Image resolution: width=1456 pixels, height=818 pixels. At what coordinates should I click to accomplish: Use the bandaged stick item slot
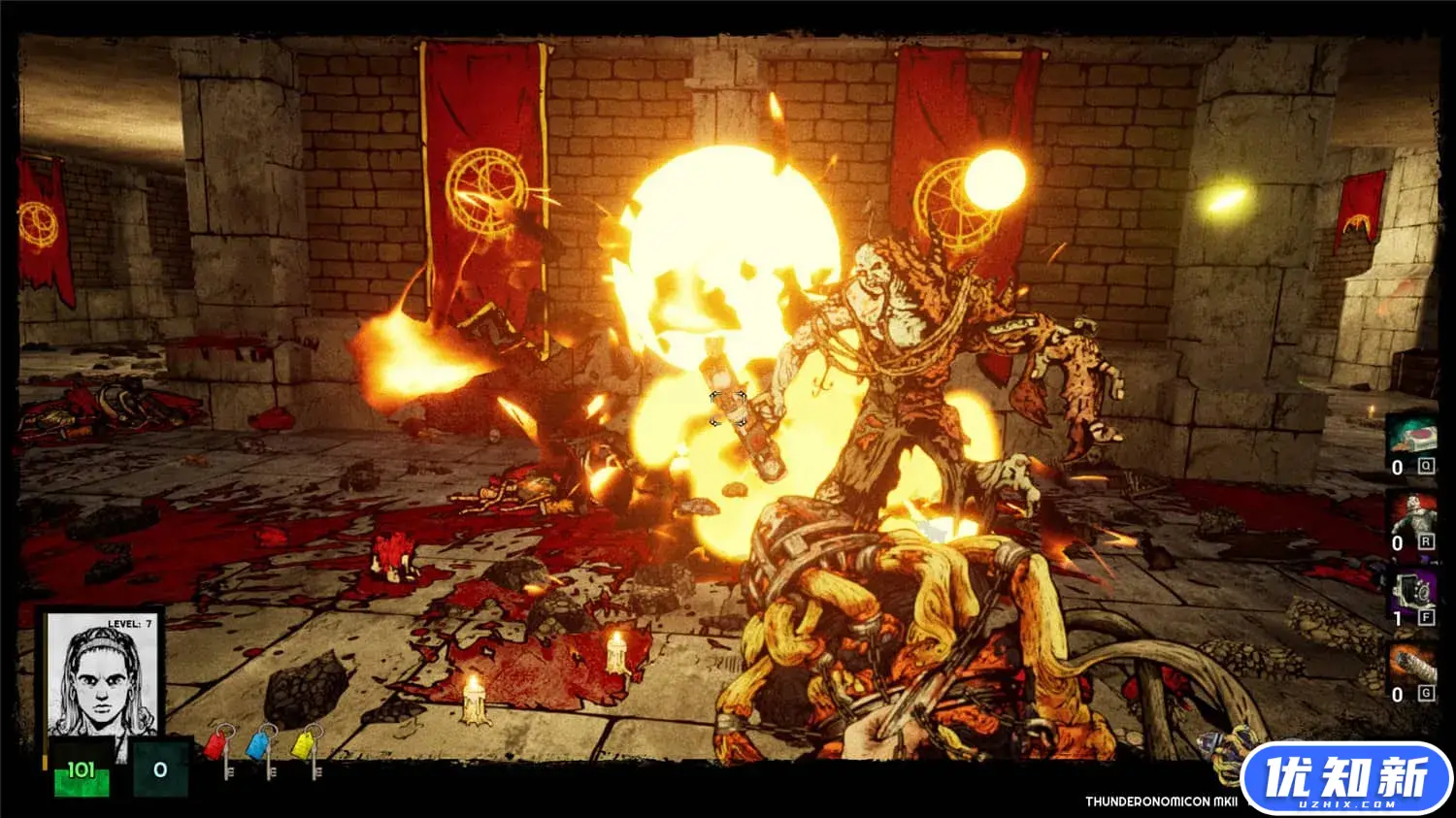tap(1410, 666)
